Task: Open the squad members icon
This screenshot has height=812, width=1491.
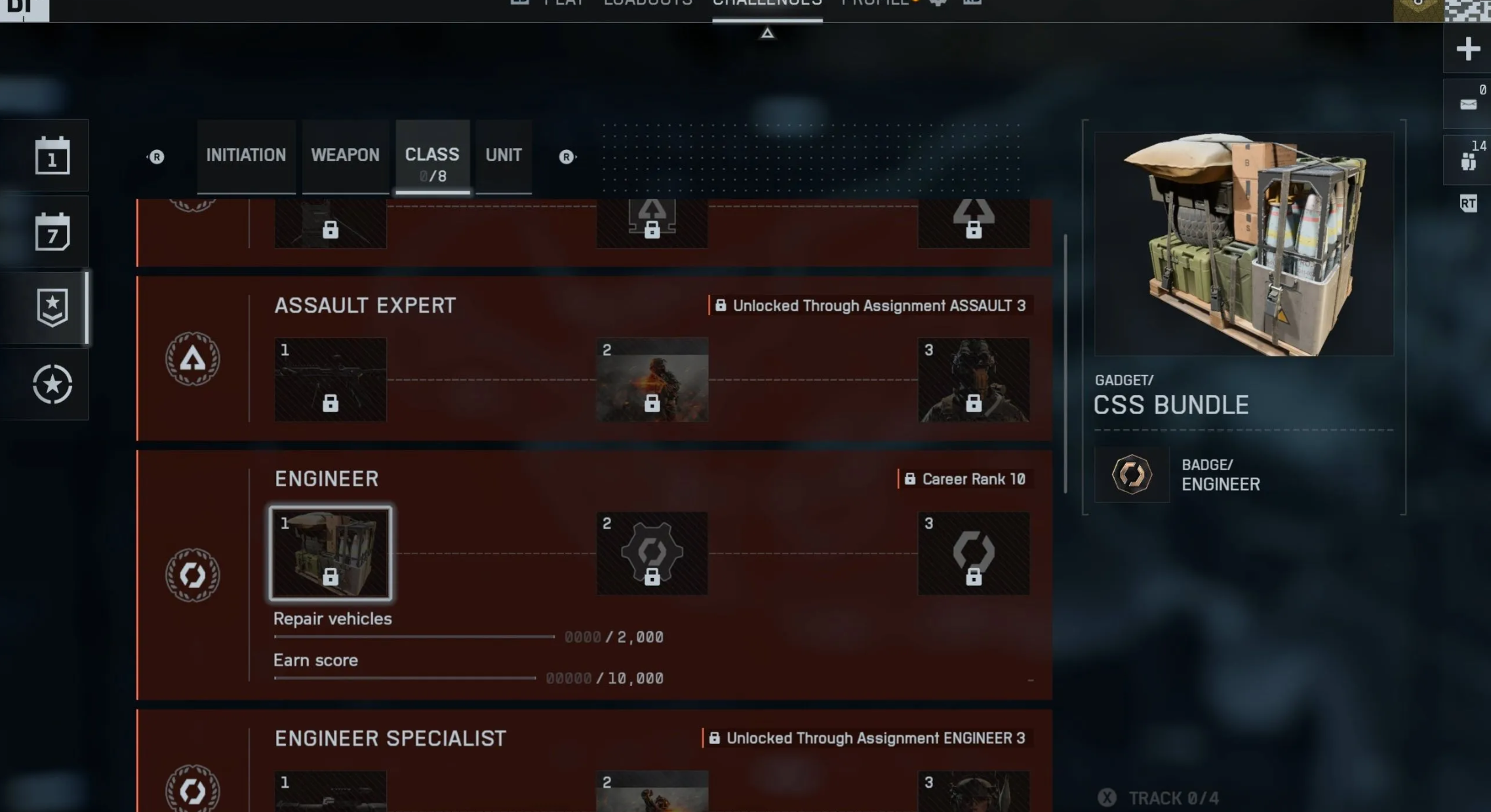Action: point(1467,161)
